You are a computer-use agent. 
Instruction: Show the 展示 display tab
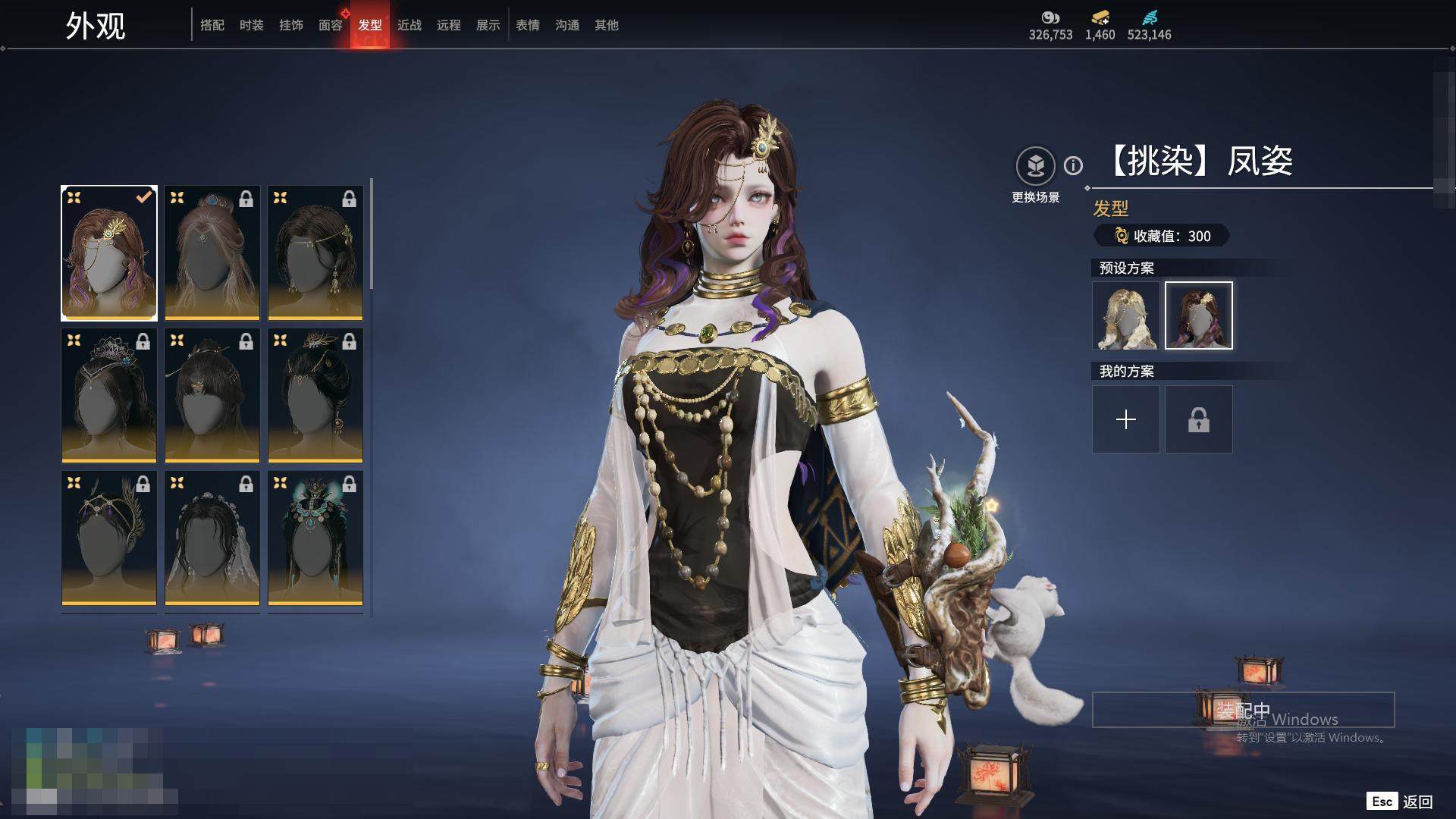click(x=488, y=25)
